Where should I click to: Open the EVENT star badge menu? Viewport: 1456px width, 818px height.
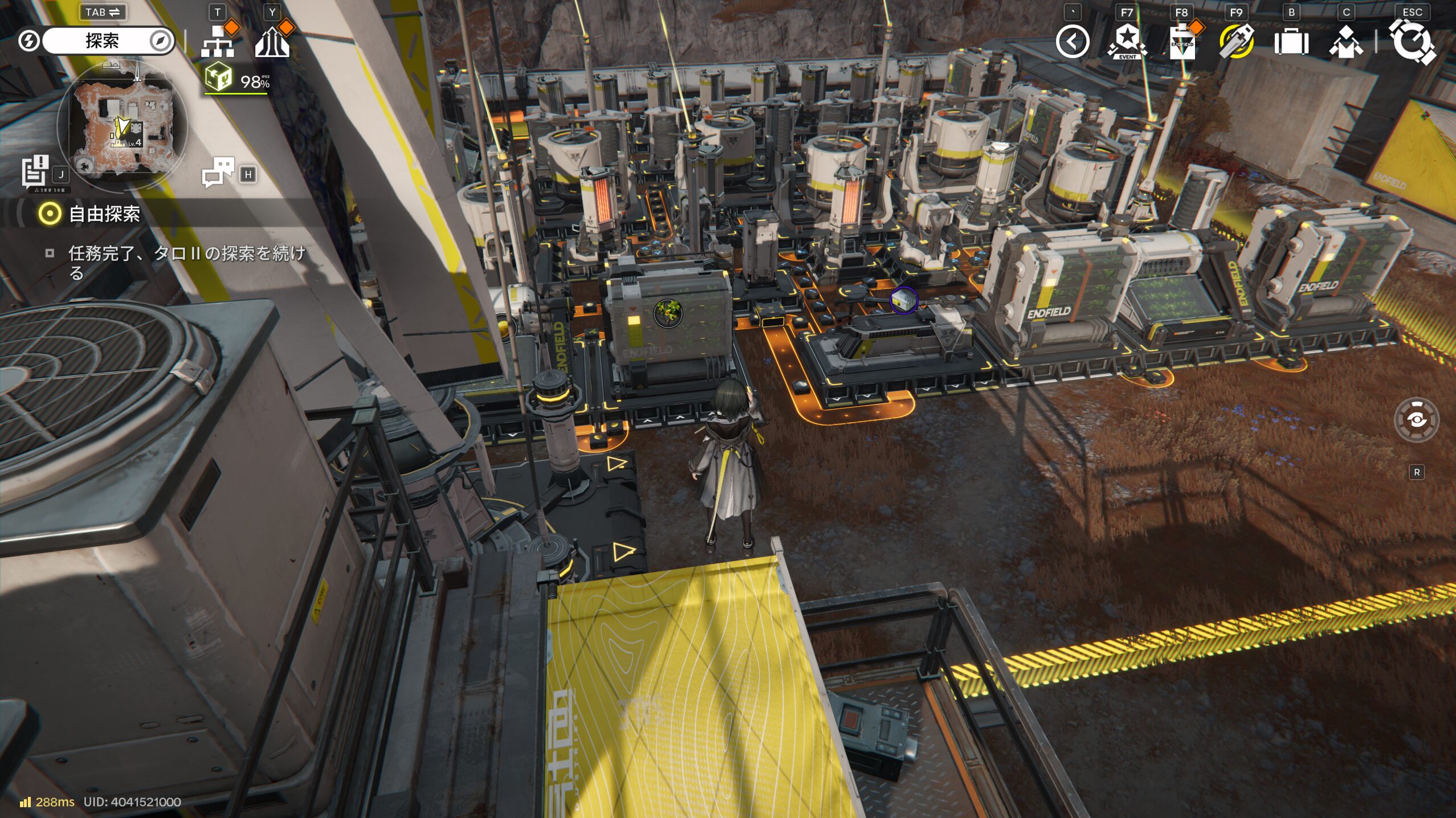pyautogui.click(x=1127, y=42)
